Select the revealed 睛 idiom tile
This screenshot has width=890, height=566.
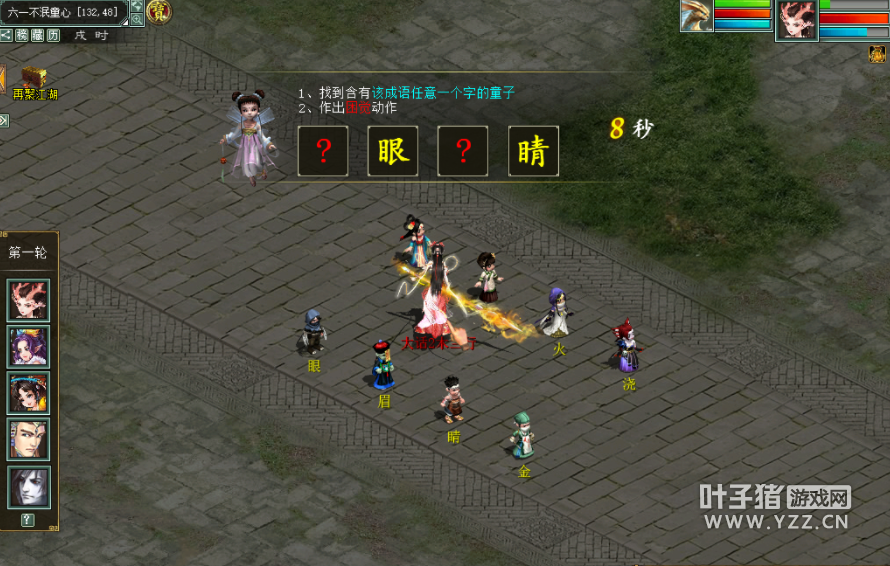[533, 151]
